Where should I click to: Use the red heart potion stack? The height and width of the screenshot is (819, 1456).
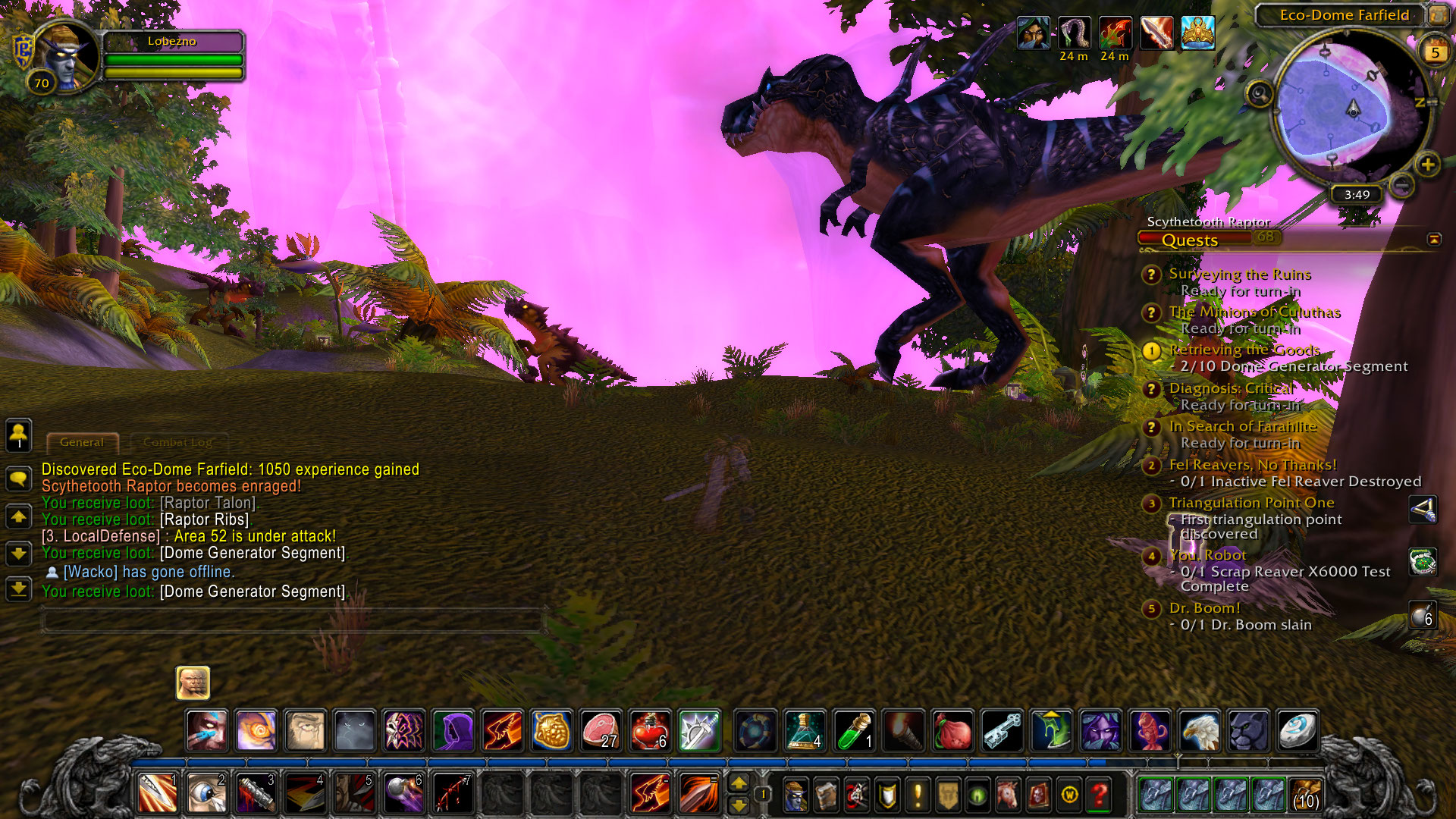pyautogui.click(x=649, y=730)
